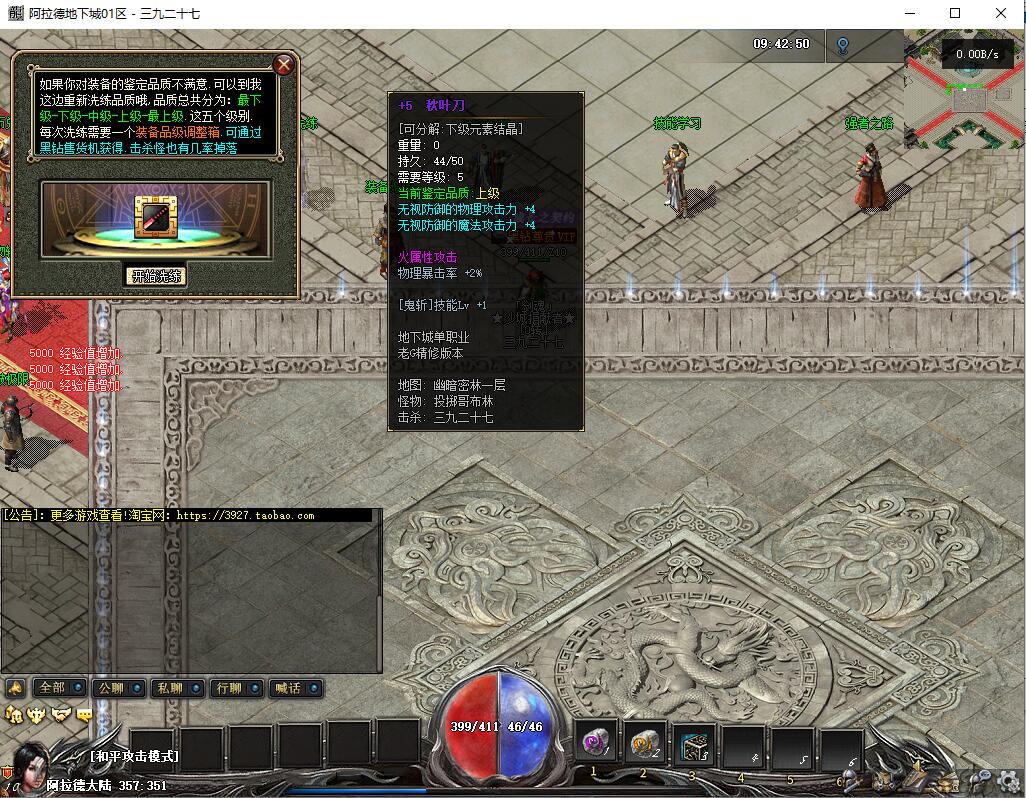Open the taobao link in announcement
The width and height of the screenshot is (1026, 798).
(245, 516)
